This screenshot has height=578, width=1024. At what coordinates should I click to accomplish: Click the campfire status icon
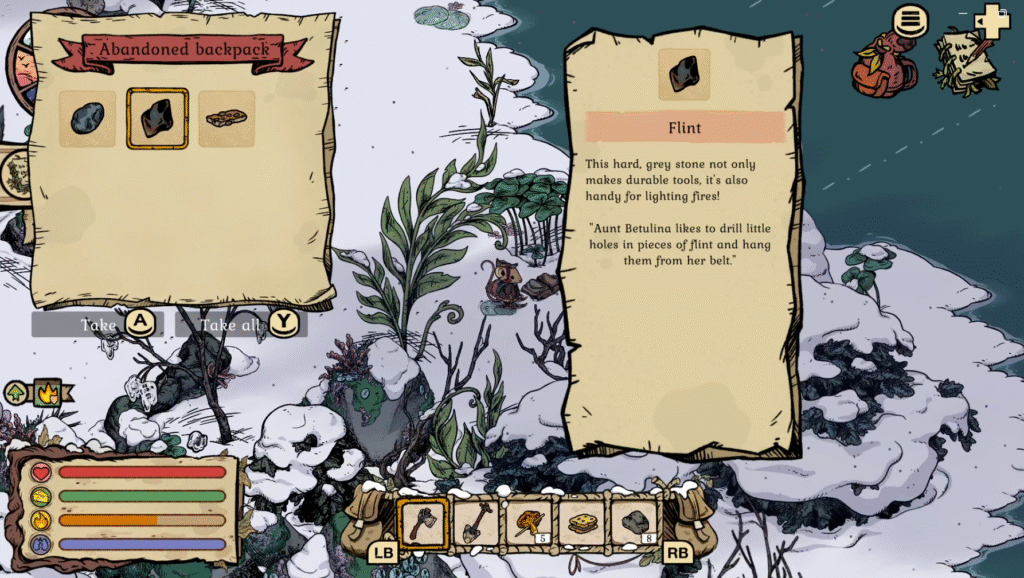coord(47,392)
